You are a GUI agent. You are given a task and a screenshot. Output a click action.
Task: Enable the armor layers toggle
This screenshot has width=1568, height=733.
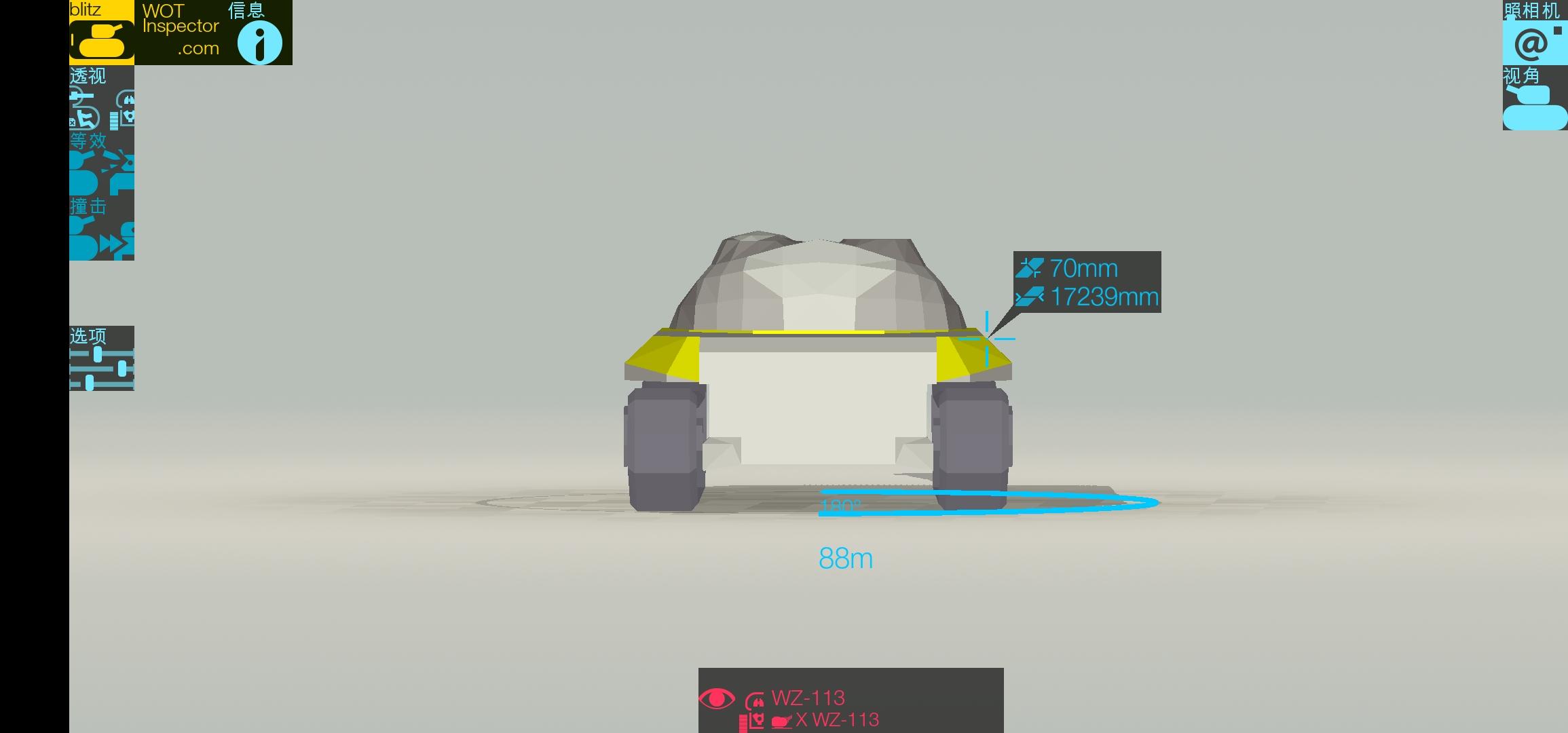click(x=113, y=121)
